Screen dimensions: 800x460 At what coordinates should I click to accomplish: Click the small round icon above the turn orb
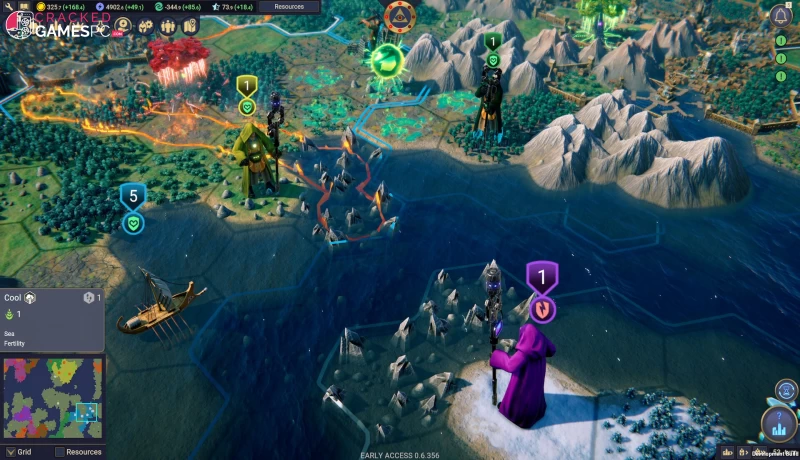coord(786,389)
